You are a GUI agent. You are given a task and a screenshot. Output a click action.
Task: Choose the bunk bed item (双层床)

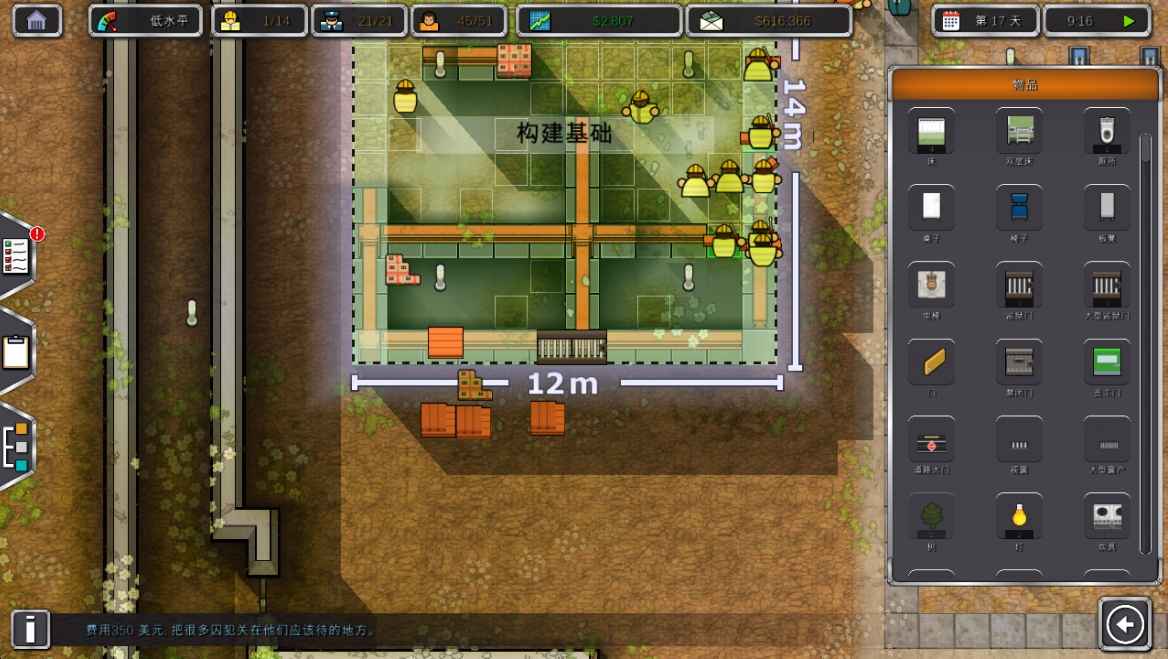click(x=1019, y=131)
